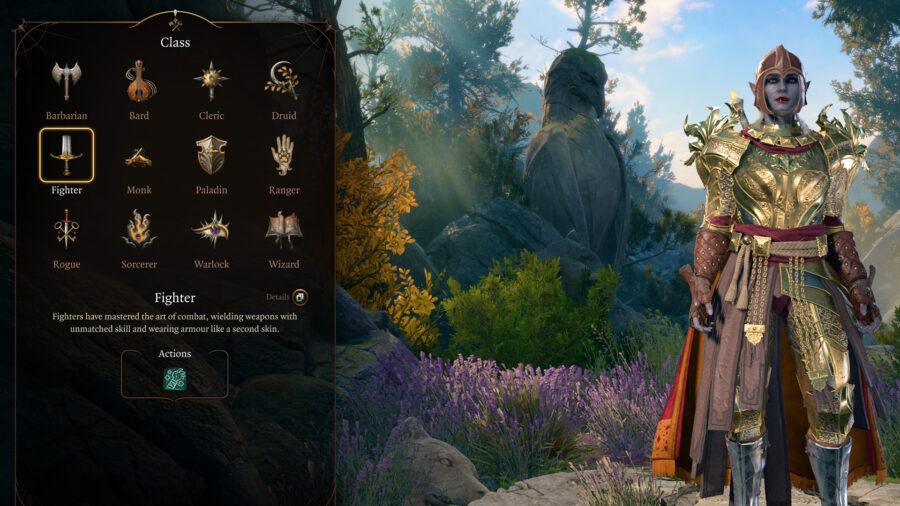Choose the Rogue class
900x506 pixels.
(66, 230)
